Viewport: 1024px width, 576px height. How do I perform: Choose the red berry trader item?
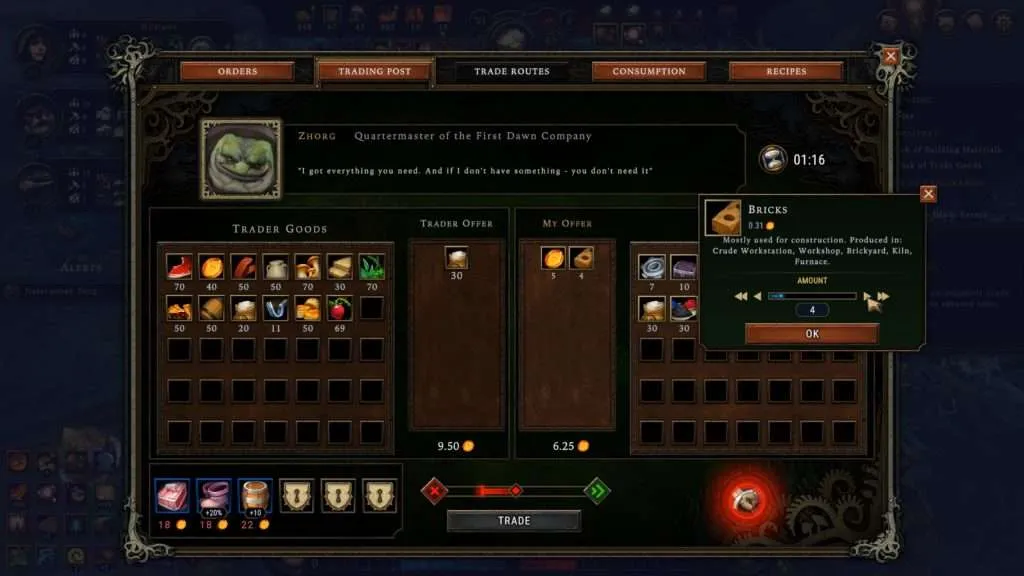339,308
